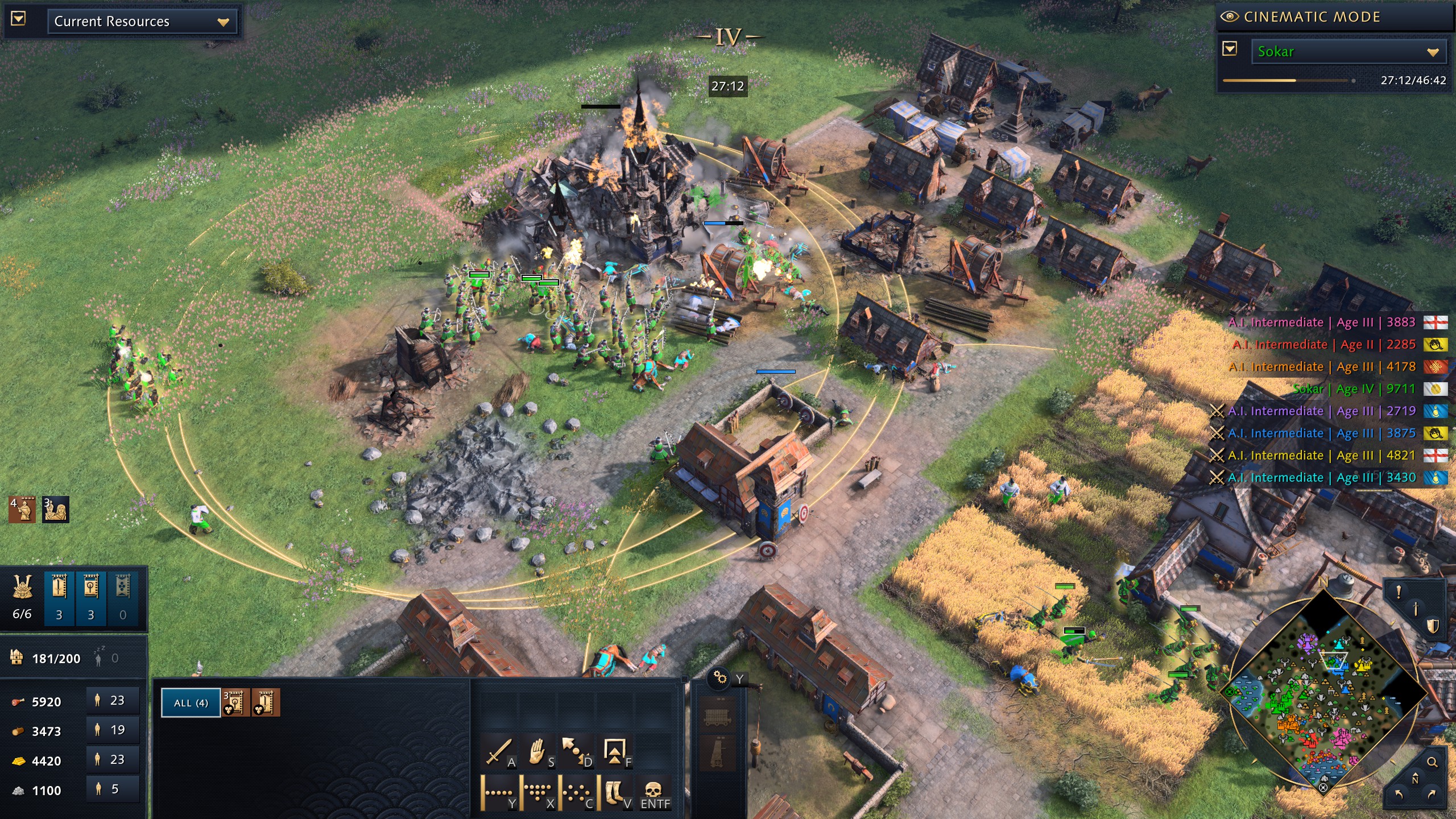Select the ALL (4) selection tab
The width and height of the screenshot is (1456, 819).
[191, 703]
